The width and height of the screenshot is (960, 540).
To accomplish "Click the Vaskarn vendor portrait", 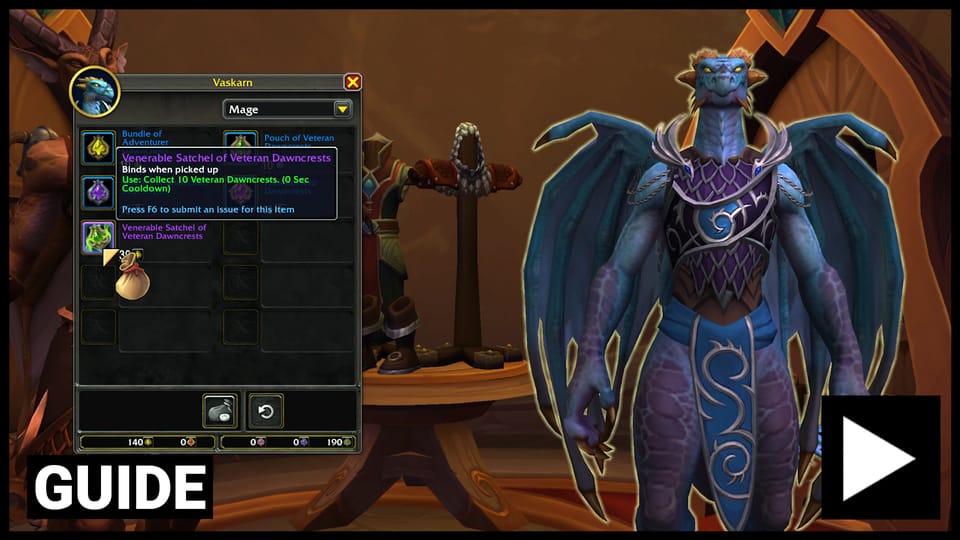I will tap(95, 91).
